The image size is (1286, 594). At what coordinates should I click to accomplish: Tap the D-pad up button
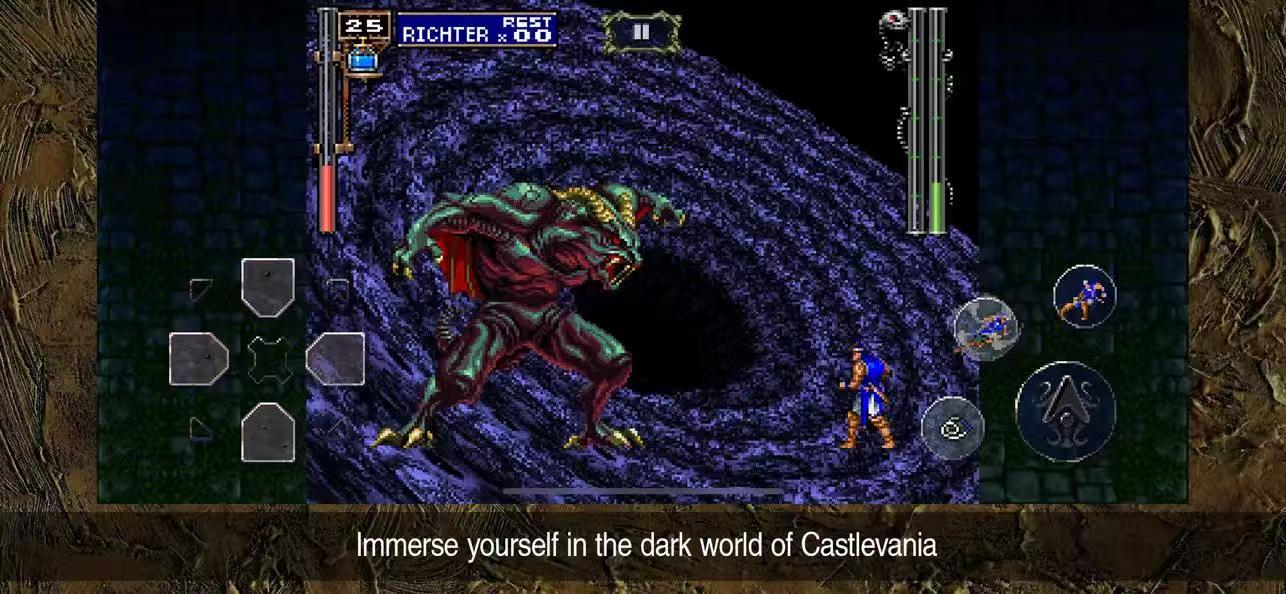(x=268, y=288)
